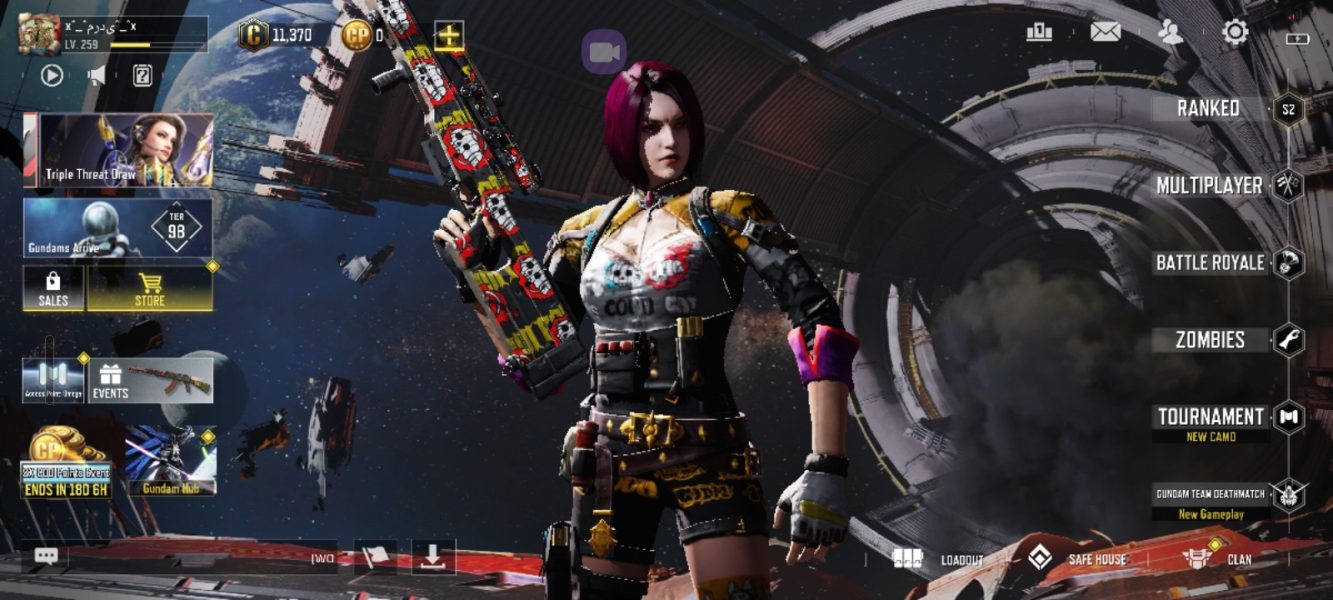The height and width of the screenshot is (600, 1333).
Task: Open the Ranked mode
Action: click(x=1209, y=109)
